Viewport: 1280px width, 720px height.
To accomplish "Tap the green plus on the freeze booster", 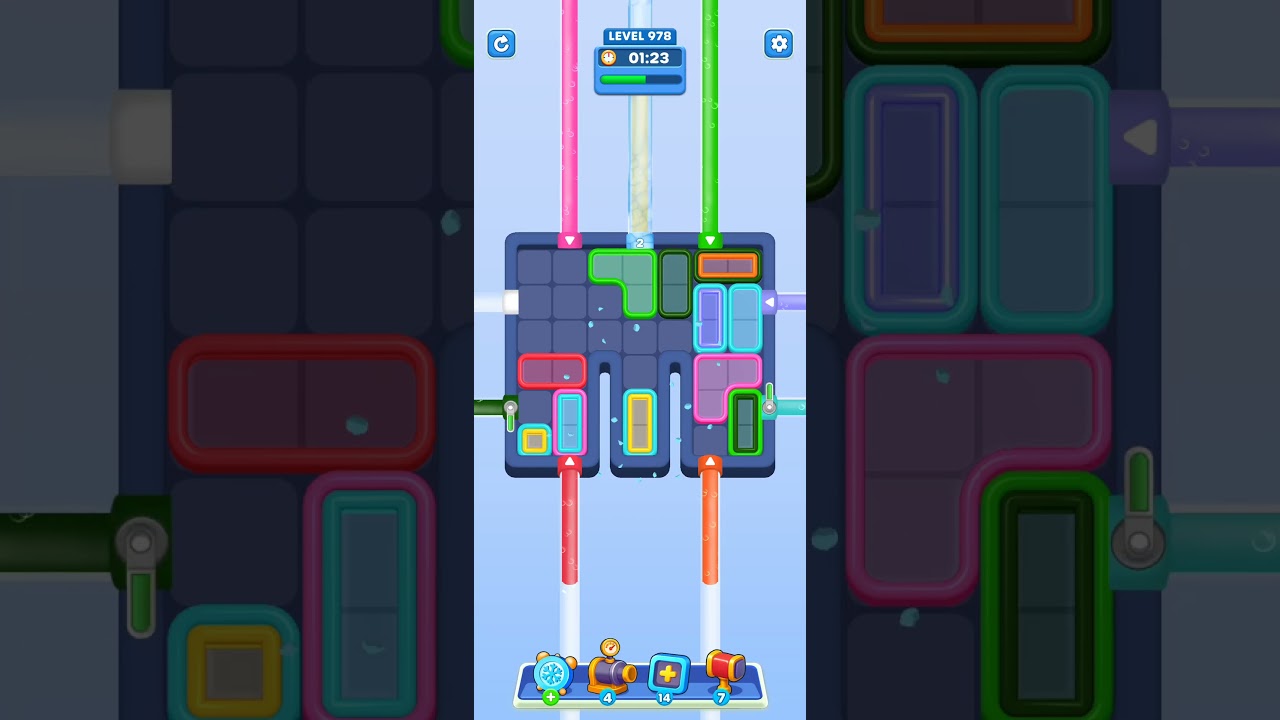I will 549,697.
